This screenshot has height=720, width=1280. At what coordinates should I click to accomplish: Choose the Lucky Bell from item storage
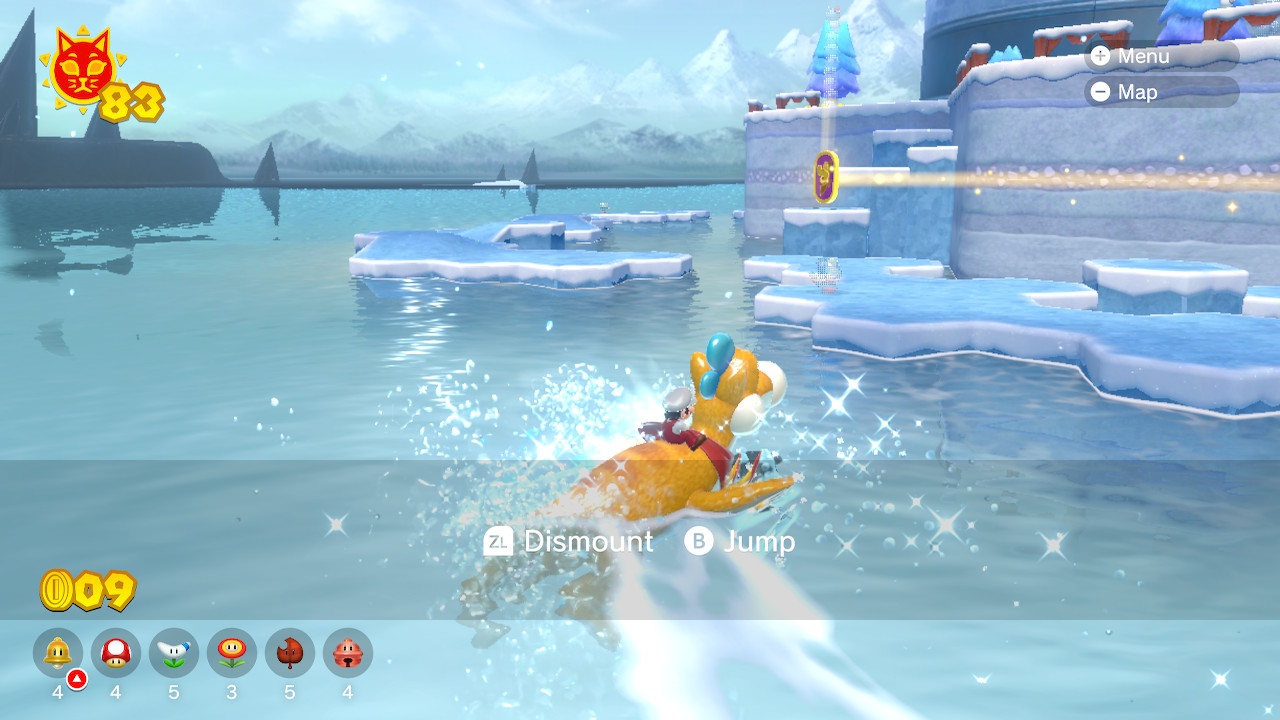tap(348, 653)
